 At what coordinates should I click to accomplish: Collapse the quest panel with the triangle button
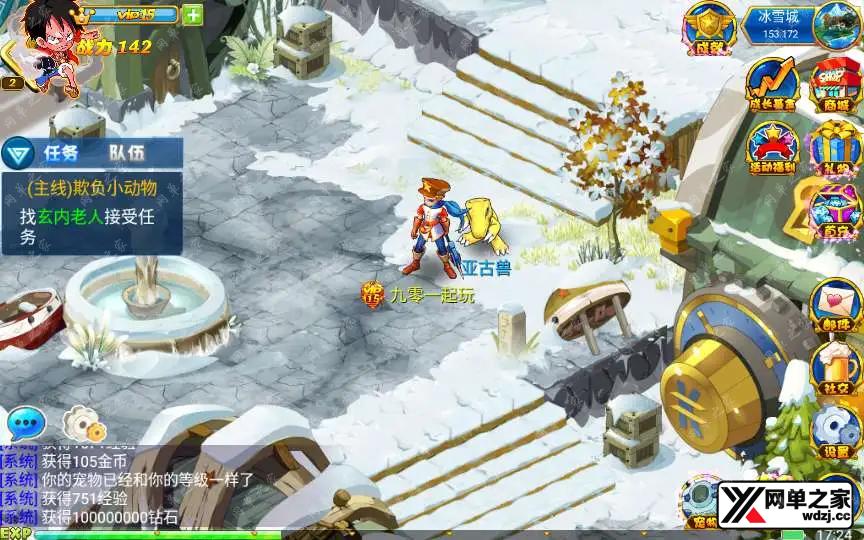(15, 154)
